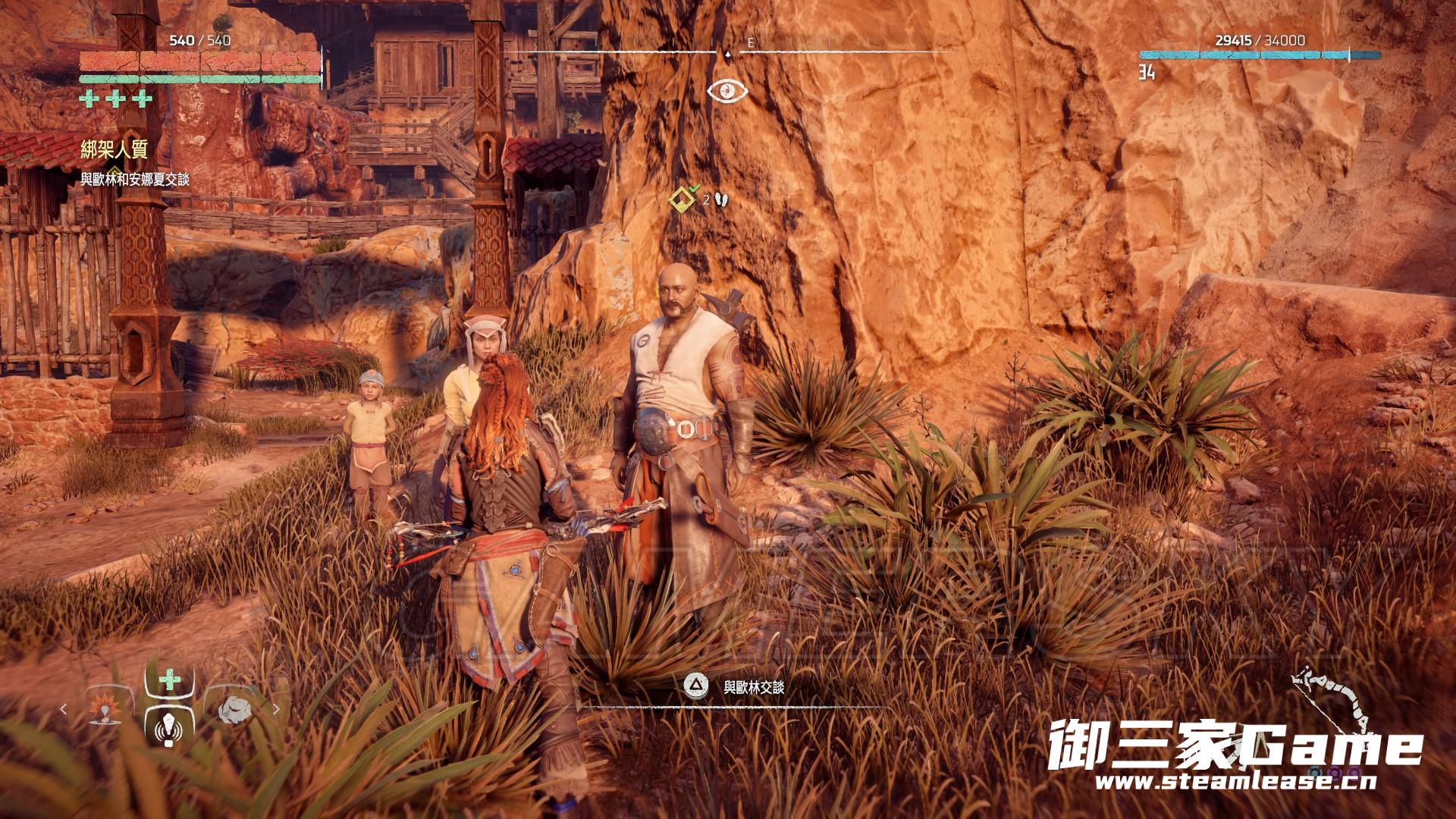This screenshot has height=819, width=1456.
Task: Use the green healing cross slot
Action: [169, 678]
